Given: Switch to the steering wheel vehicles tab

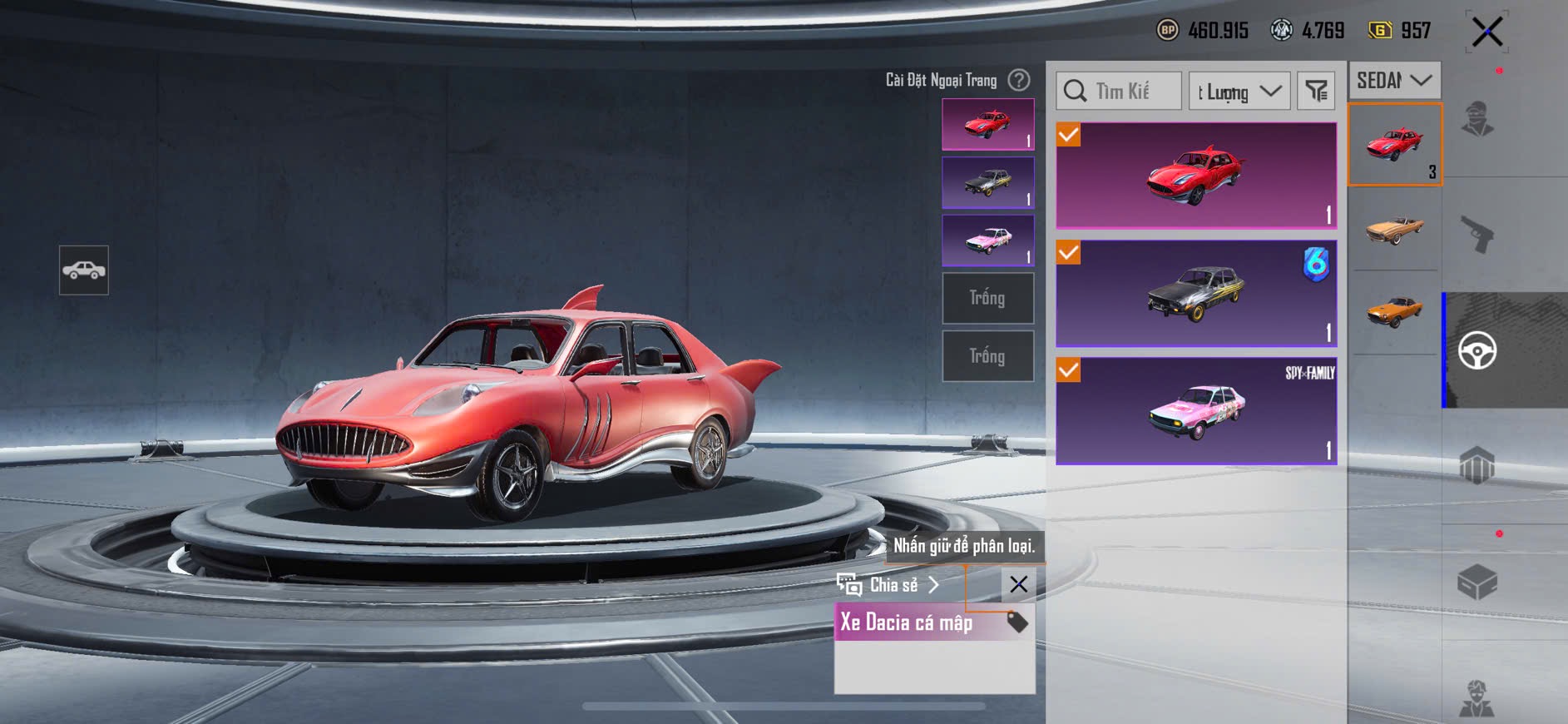Looking at the screenshot, I should [1477, 350].
